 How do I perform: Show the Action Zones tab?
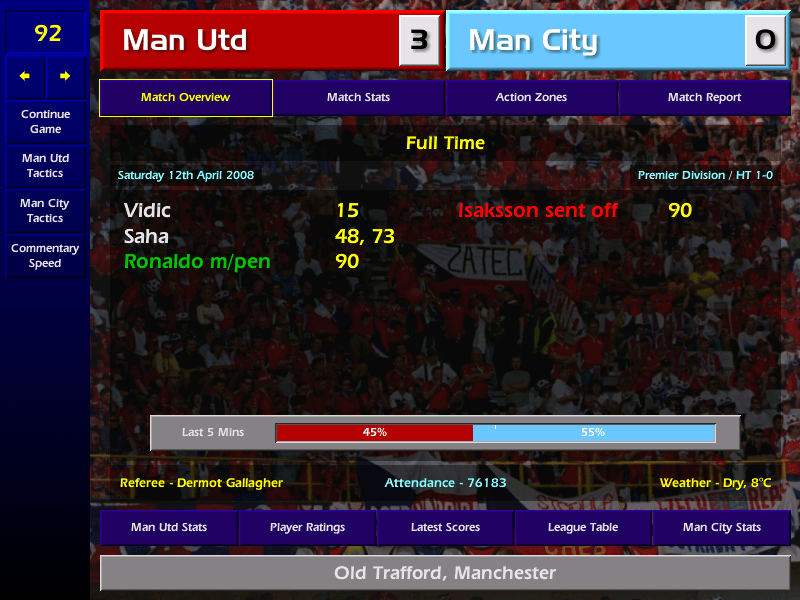point(531,98)
